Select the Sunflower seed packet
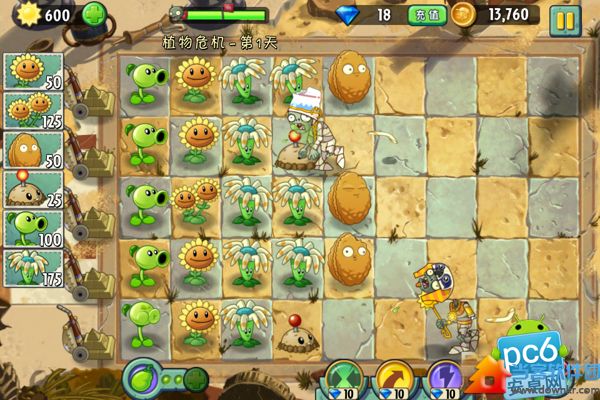Image resolution: width=600 pixels, height=400 pixels. tap(33, 71)
